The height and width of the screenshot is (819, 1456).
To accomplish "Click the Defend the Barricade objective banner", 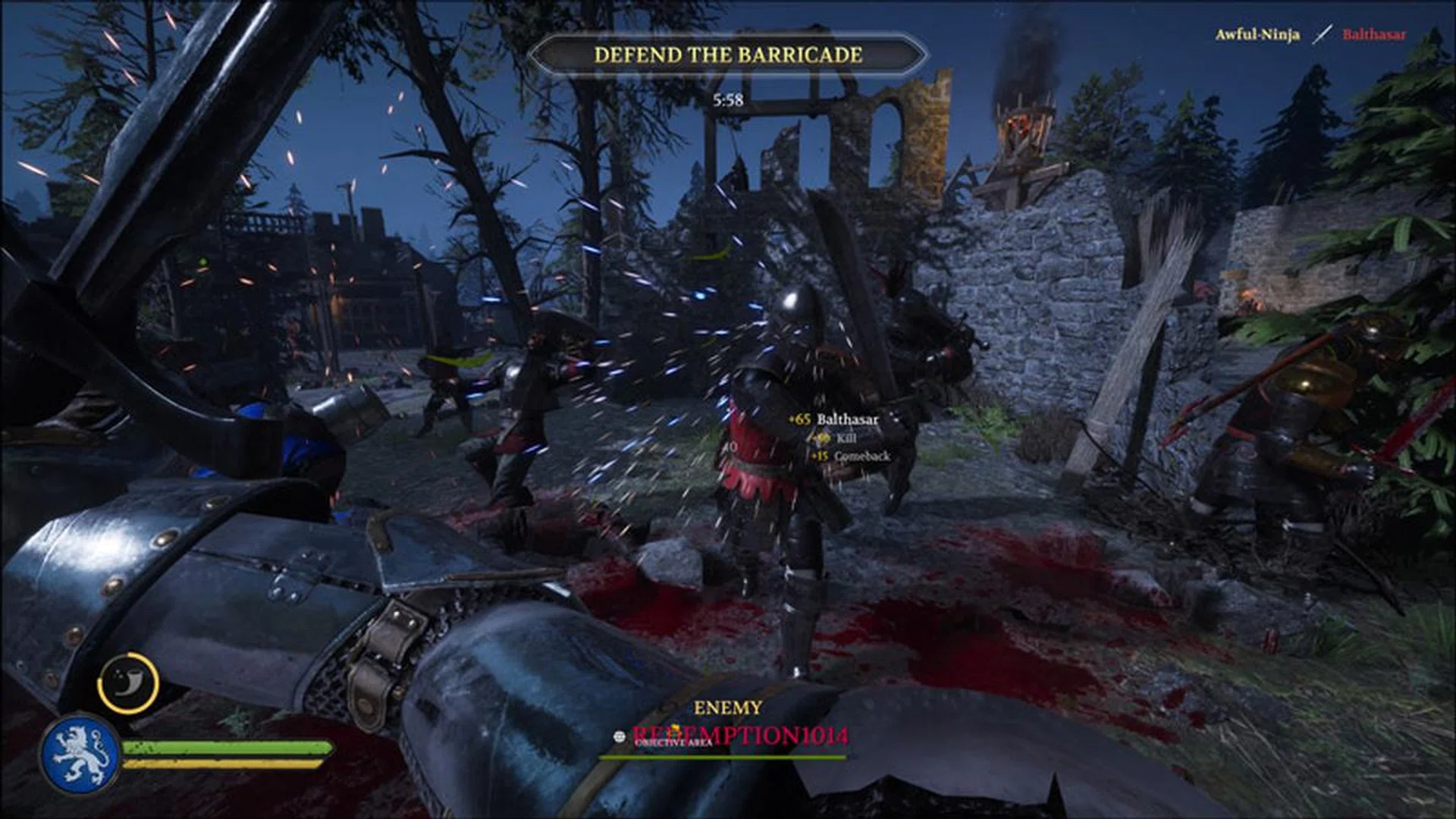I will [727, 55].
